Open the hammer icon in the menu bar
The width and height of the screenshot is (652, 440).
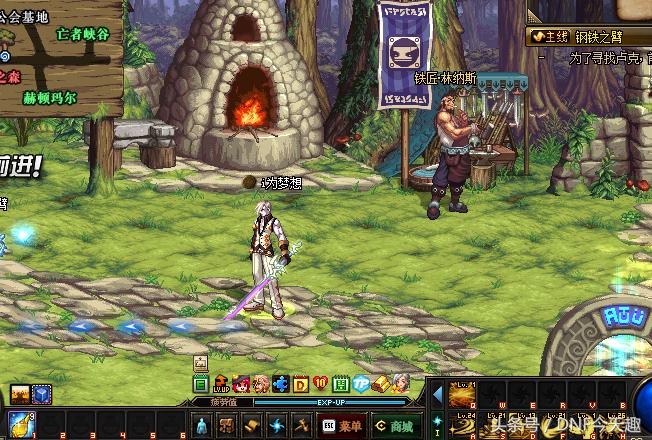point(300,425)
